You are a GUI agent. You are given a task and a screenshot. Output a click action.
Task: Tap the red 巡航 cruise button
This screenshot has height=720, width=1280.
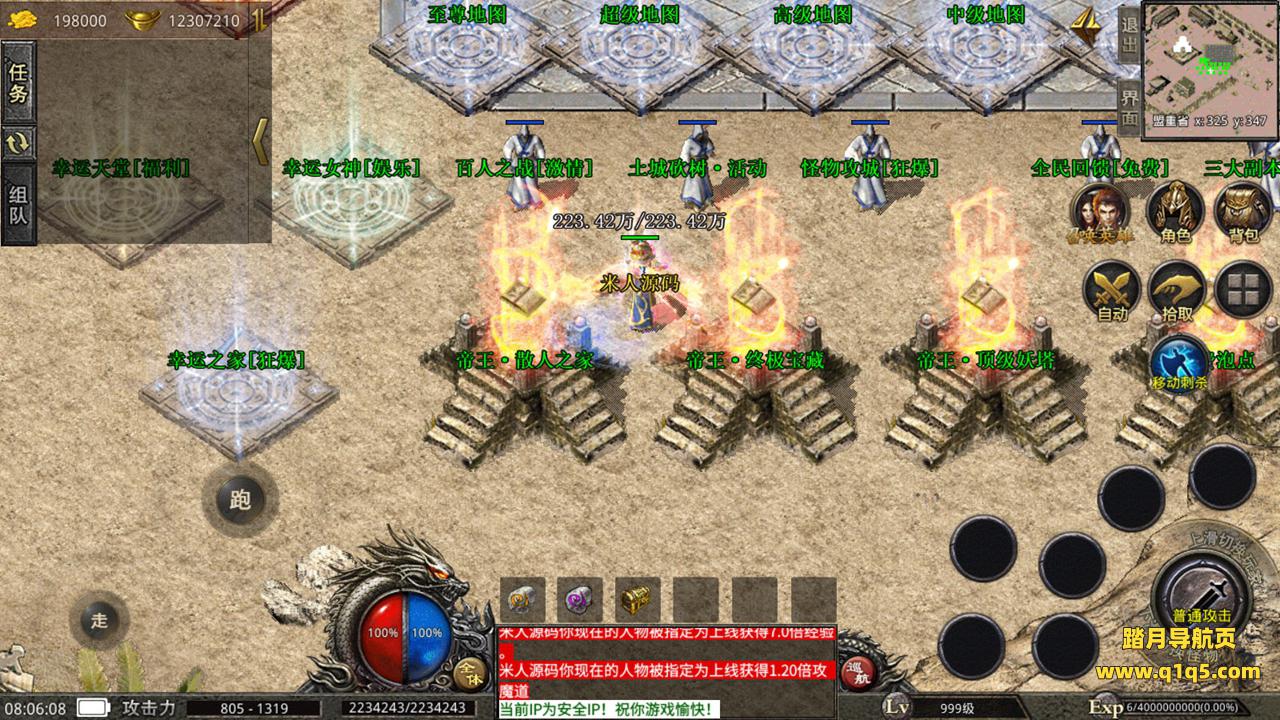(856, 672)
